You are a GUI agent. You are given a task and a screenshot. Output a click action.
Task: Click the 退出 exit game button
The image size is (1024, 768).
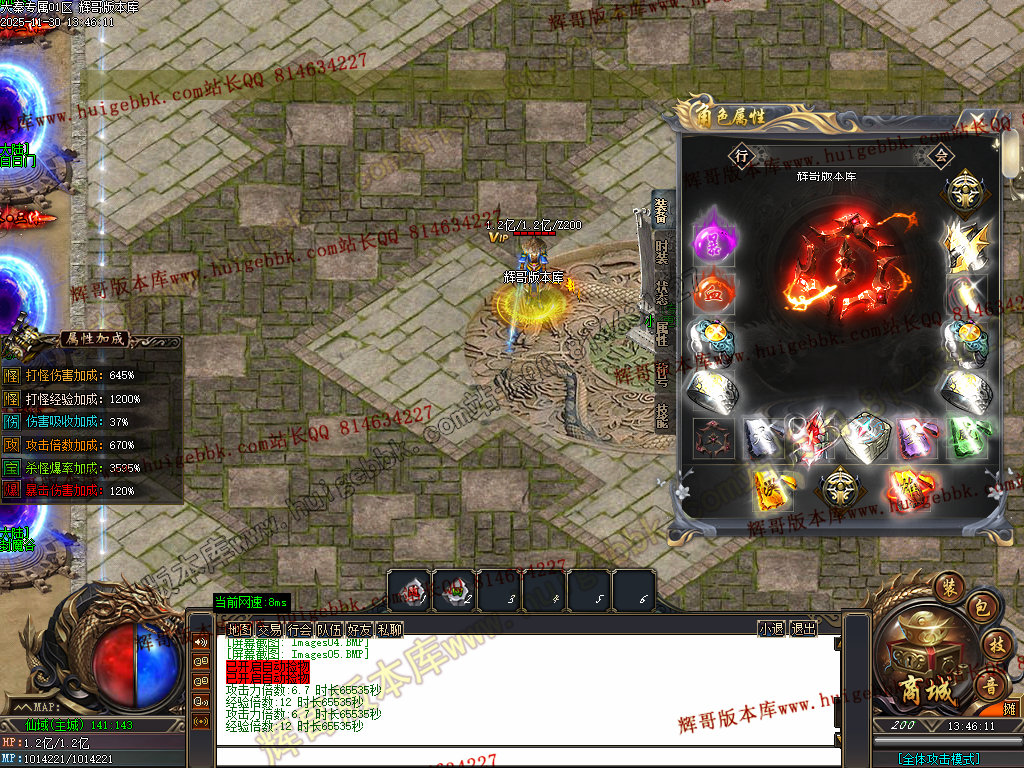pyautogui.click(x=803, y=629)
